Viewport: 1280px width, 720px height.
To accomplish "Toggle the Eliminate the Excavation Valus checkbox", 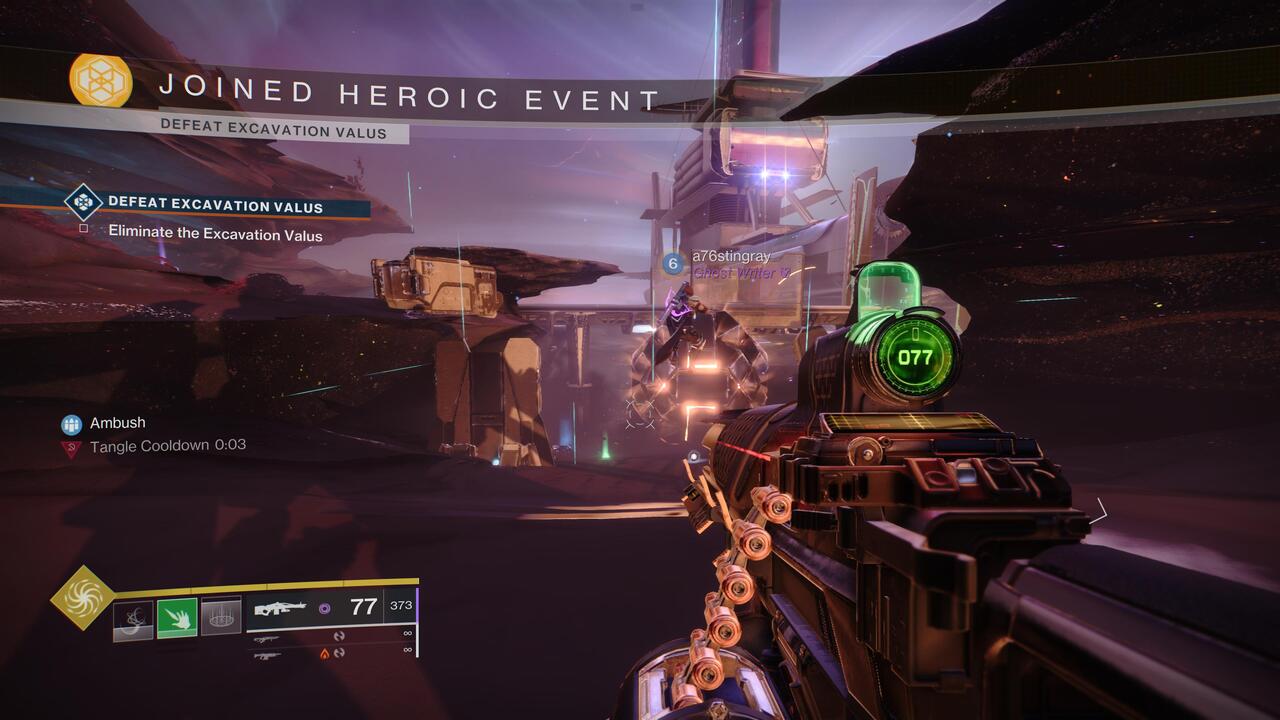I will tap(84, 229).
